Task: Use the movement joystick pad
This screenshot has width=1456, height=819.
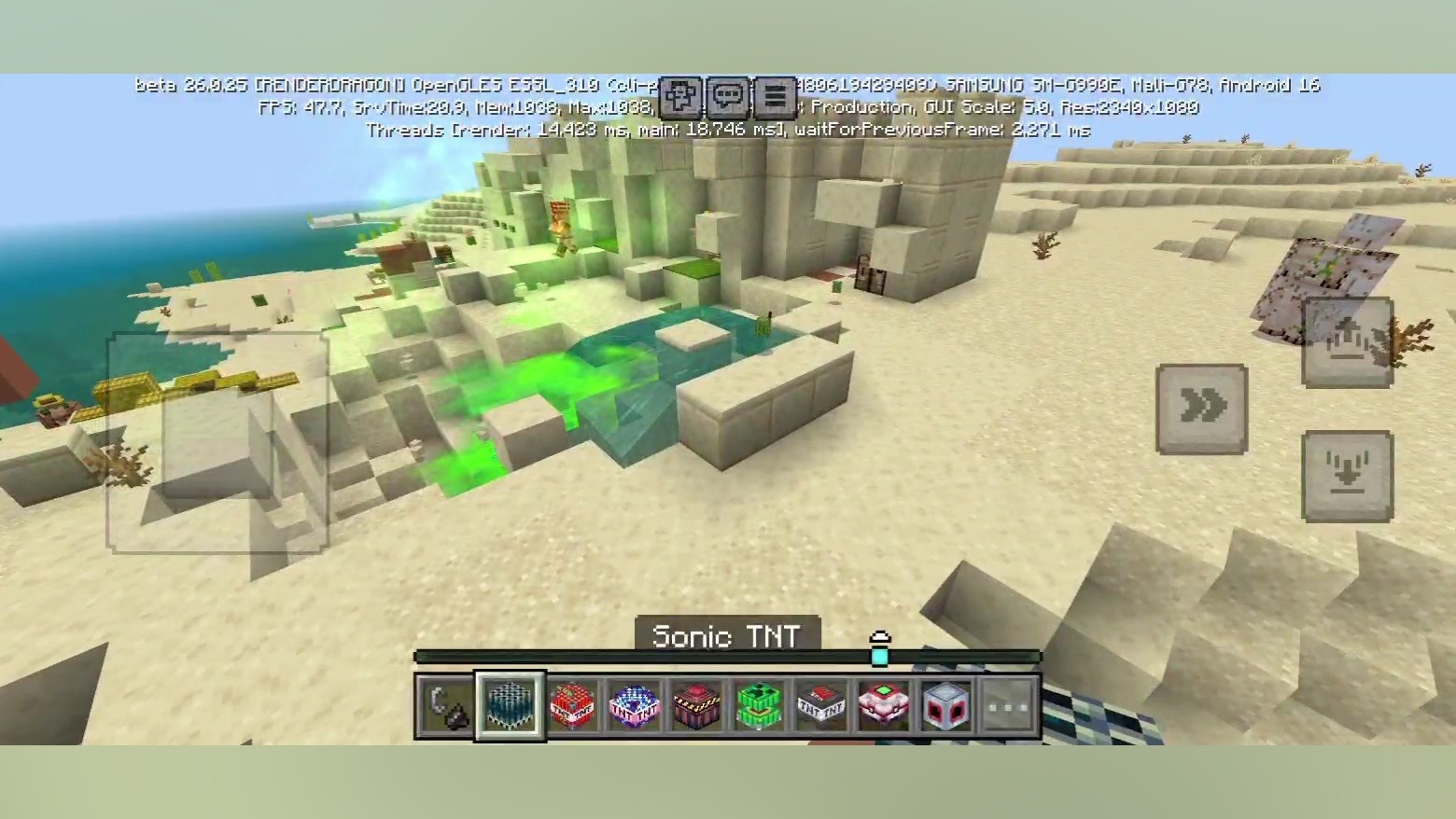Action: tap(217, 442)
